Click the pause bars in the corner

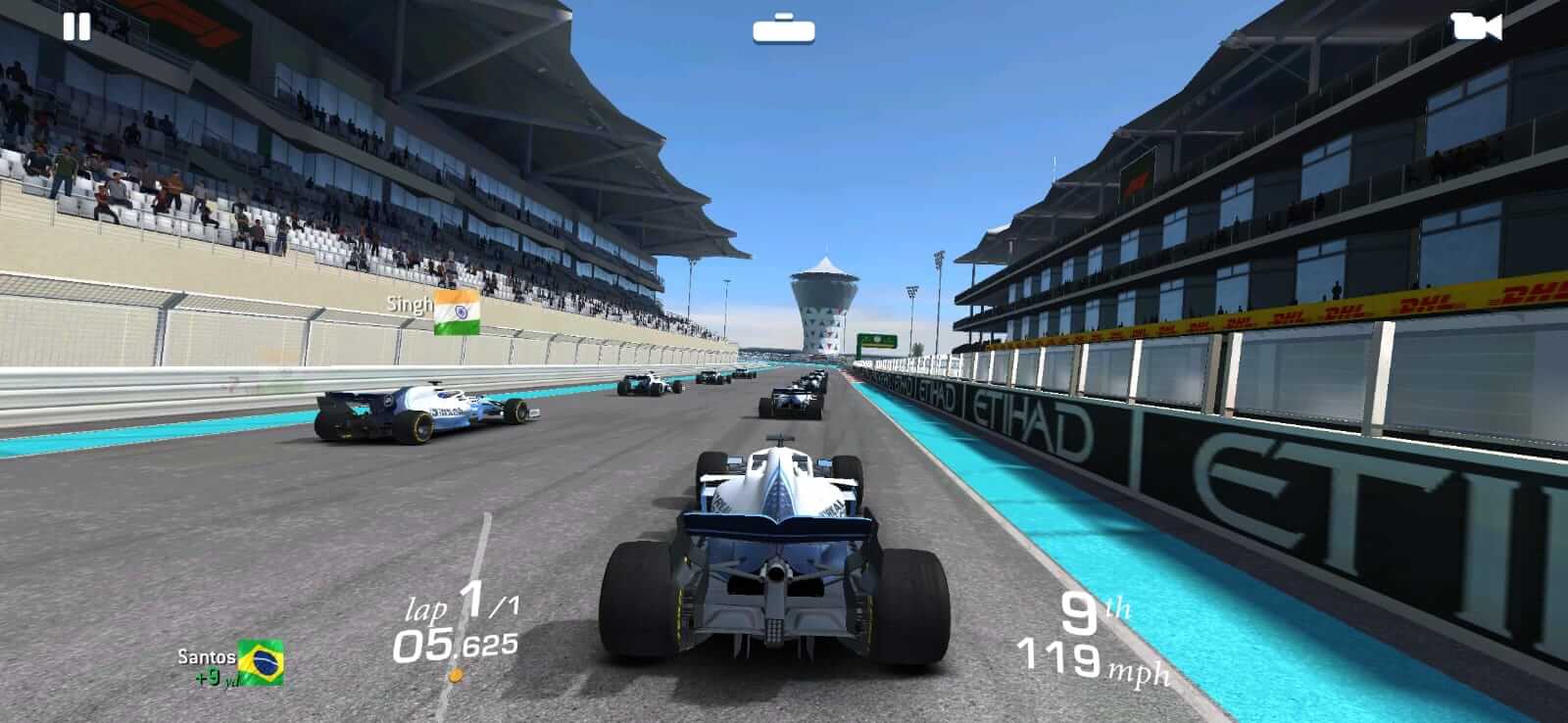(x=74, y=25)
